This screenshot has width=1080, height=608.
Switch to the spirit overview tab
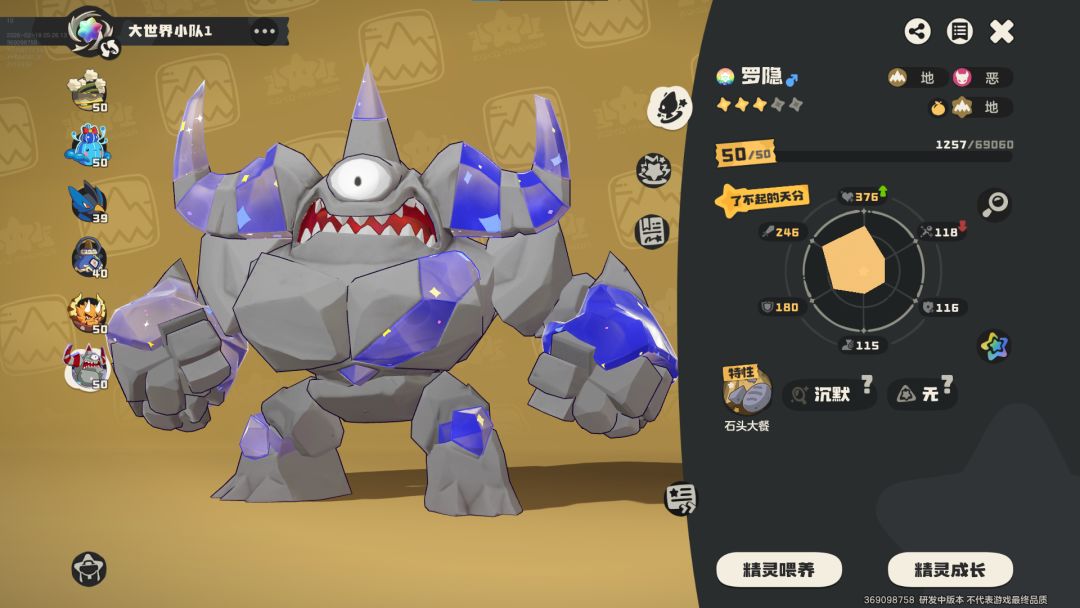point(669,107)
